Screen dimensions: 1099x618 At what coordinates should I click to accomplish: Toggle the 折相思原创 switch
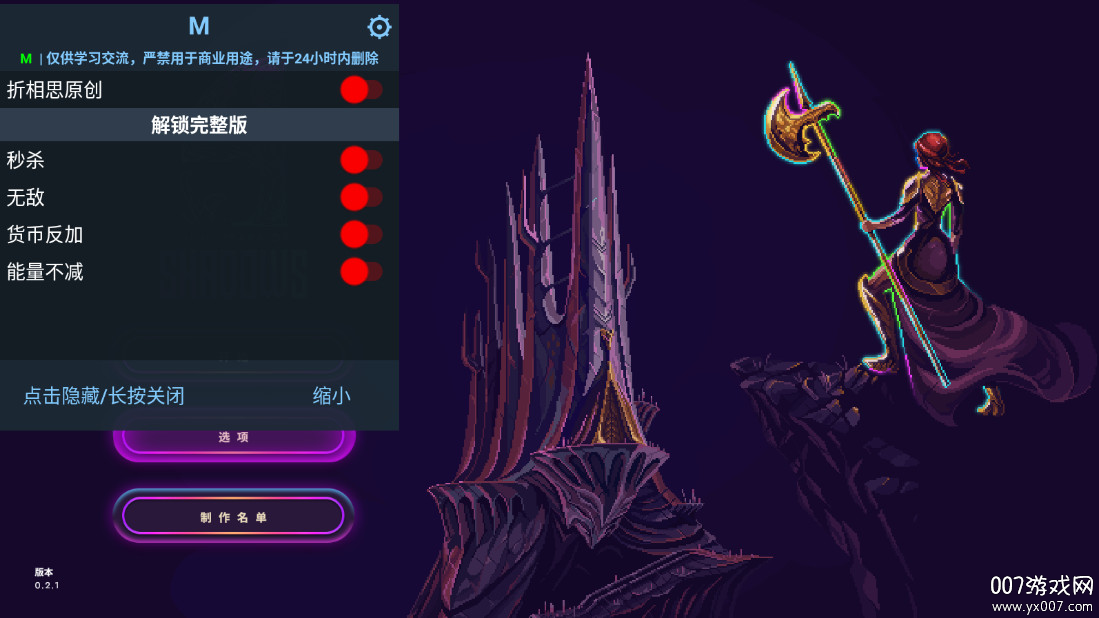[x=360, y=90]
